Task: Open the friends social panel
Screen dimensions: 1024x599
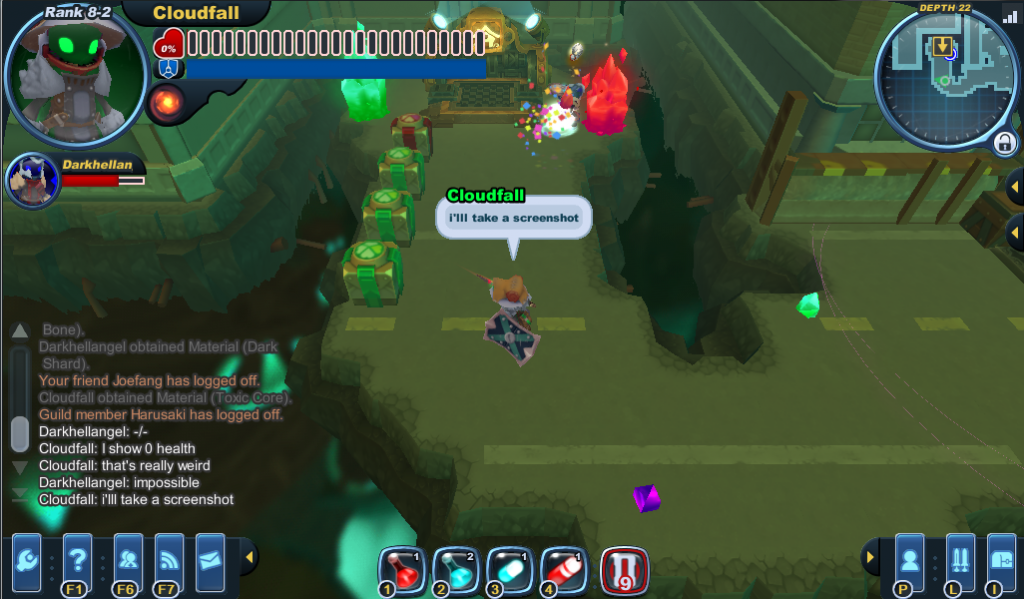Action: (127, 558)
